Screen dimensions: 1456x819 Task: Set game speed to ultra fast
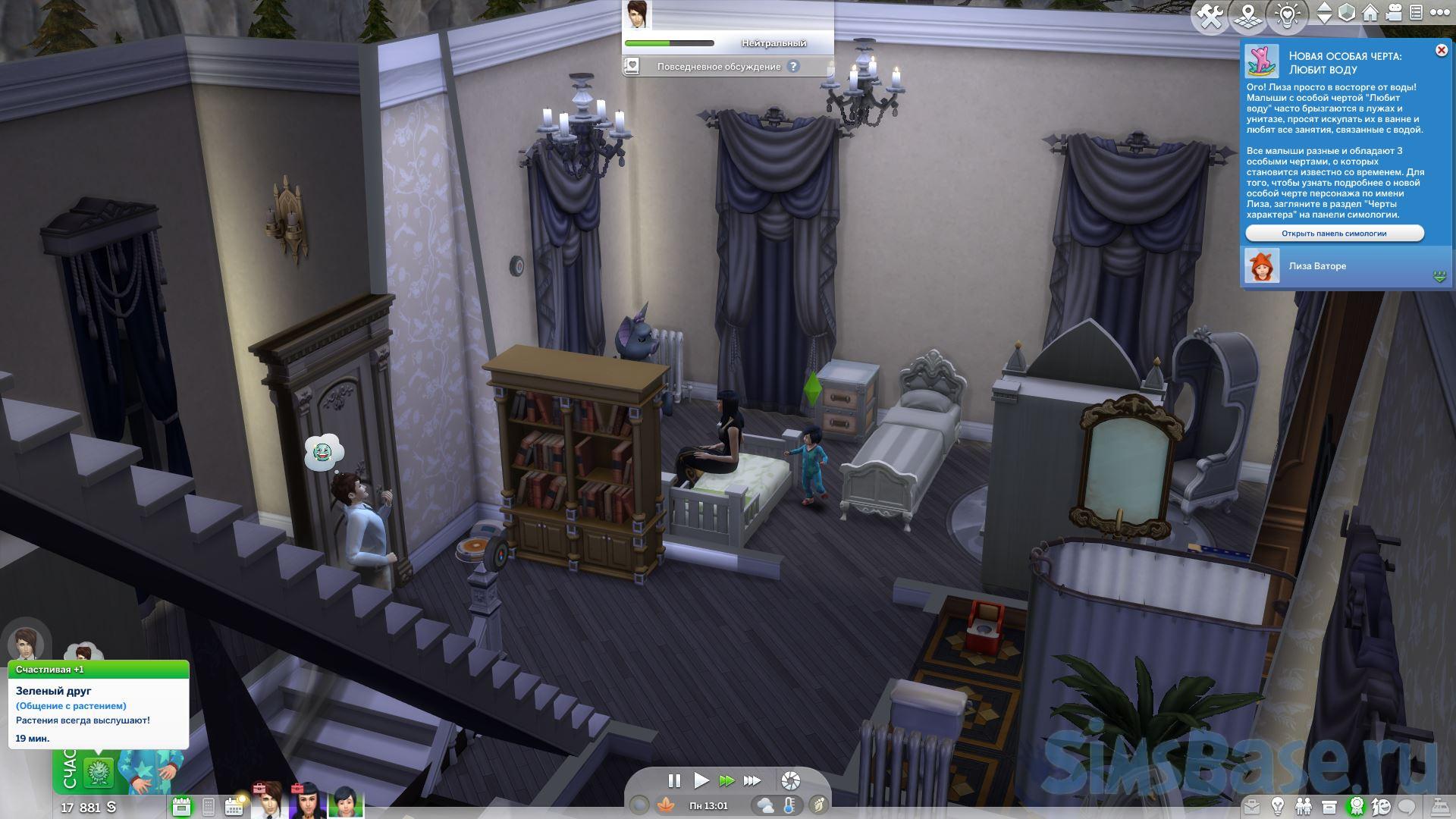[x=752, y=780]
